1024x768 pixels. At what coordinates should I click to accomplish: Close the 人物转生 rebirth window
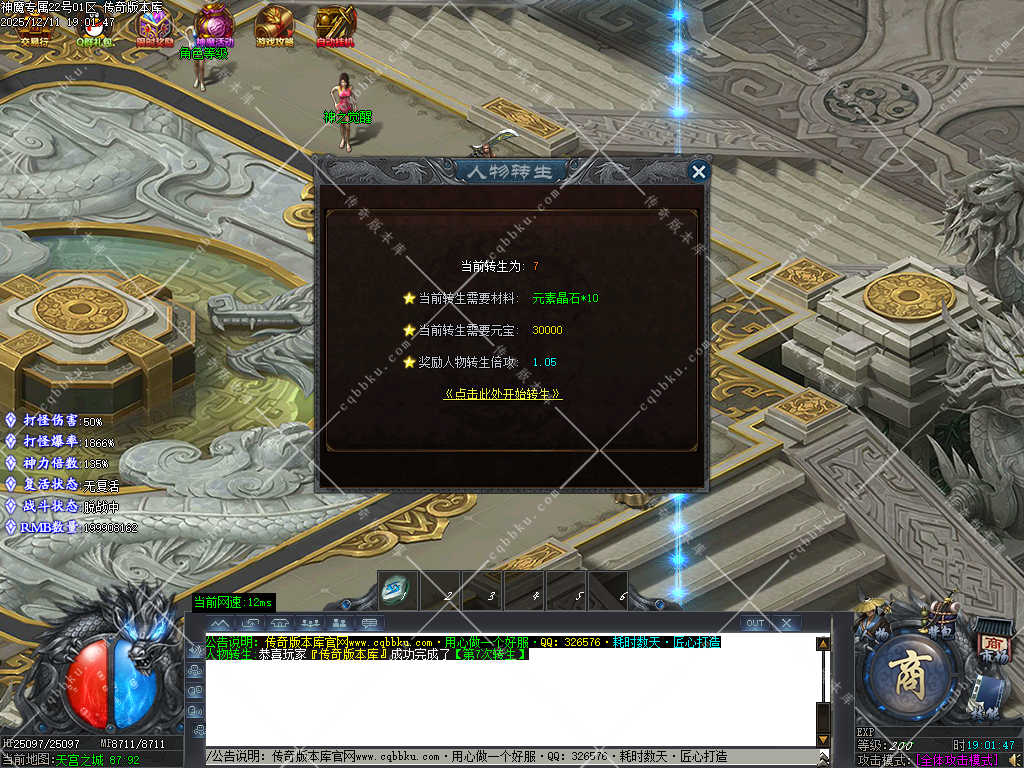coord(699,172)
